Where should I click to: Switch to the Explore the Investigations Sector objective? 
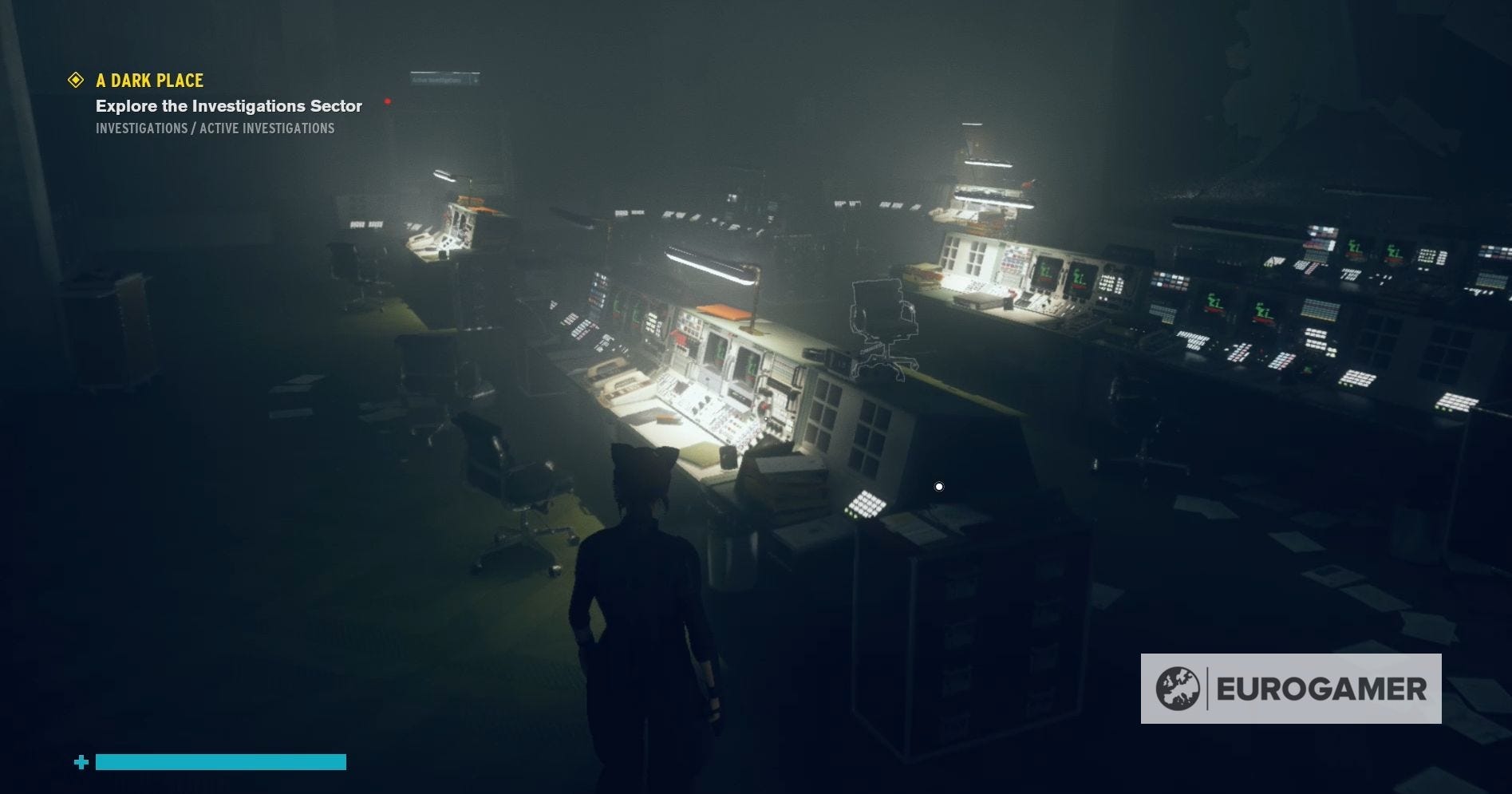[x=229, y=105]
